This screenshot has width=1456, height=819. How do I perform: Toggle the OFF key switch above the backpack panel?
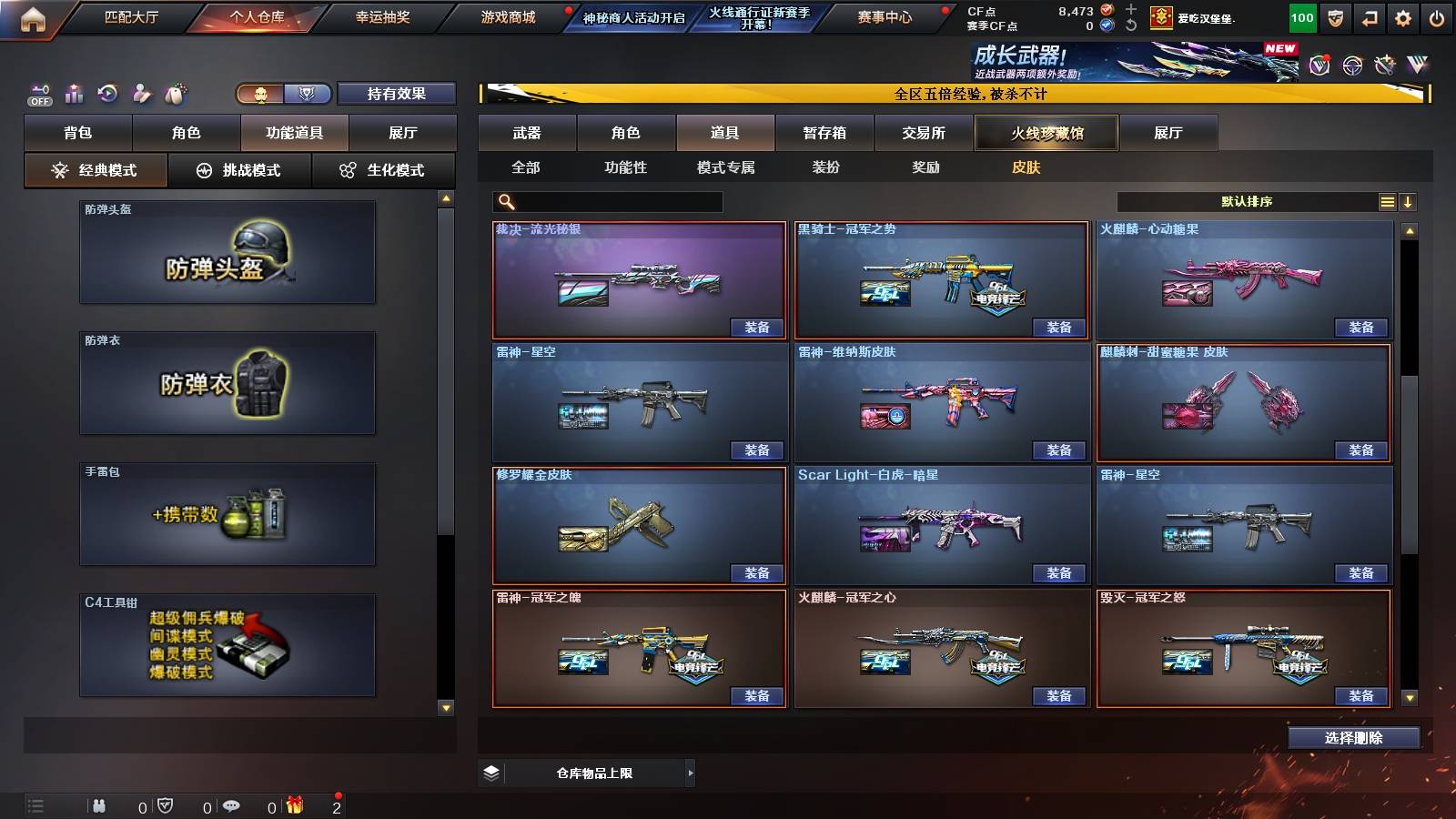click(38, 93)
